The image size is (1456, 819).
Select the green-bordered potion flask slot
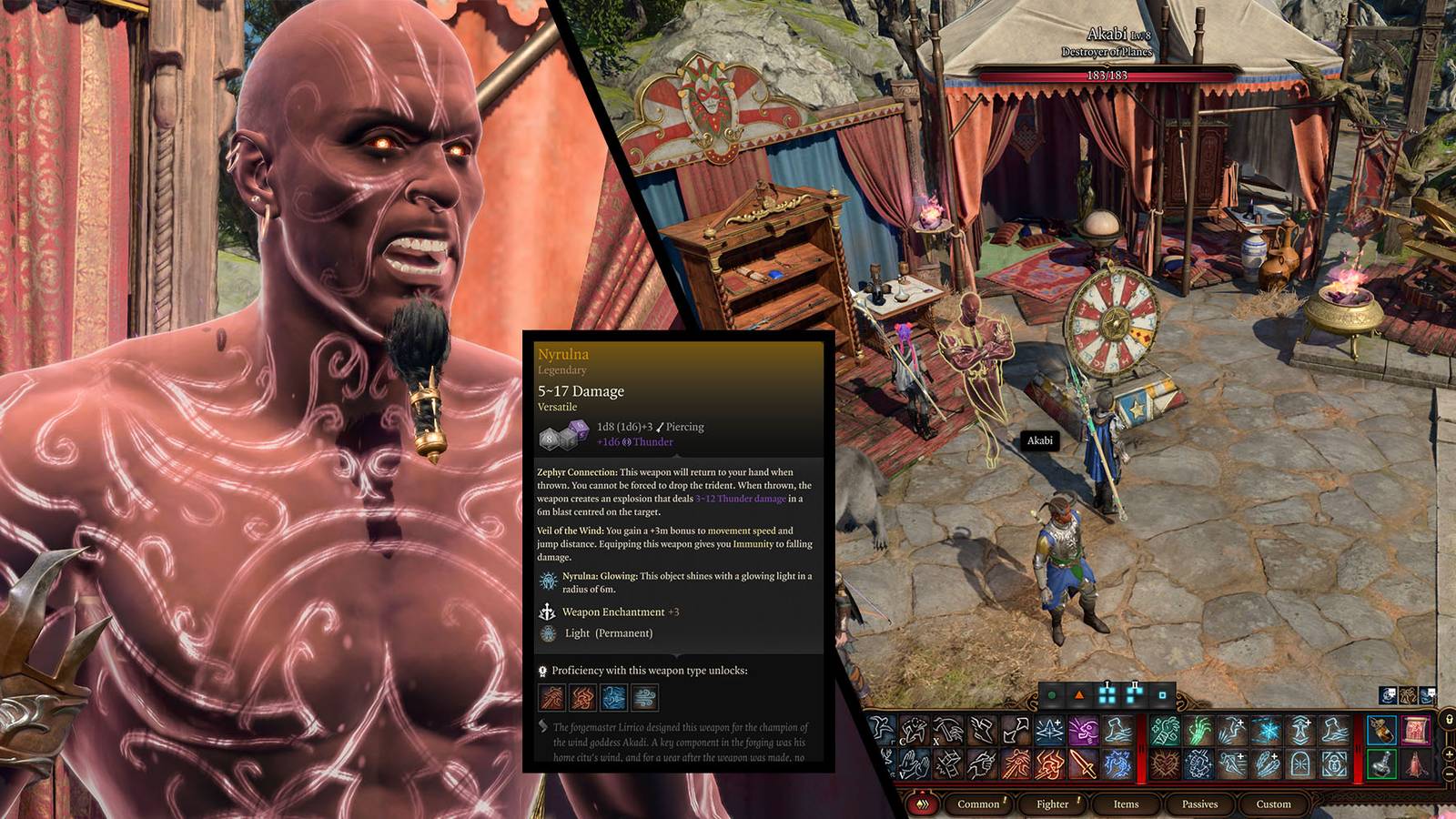[1381, 763]
